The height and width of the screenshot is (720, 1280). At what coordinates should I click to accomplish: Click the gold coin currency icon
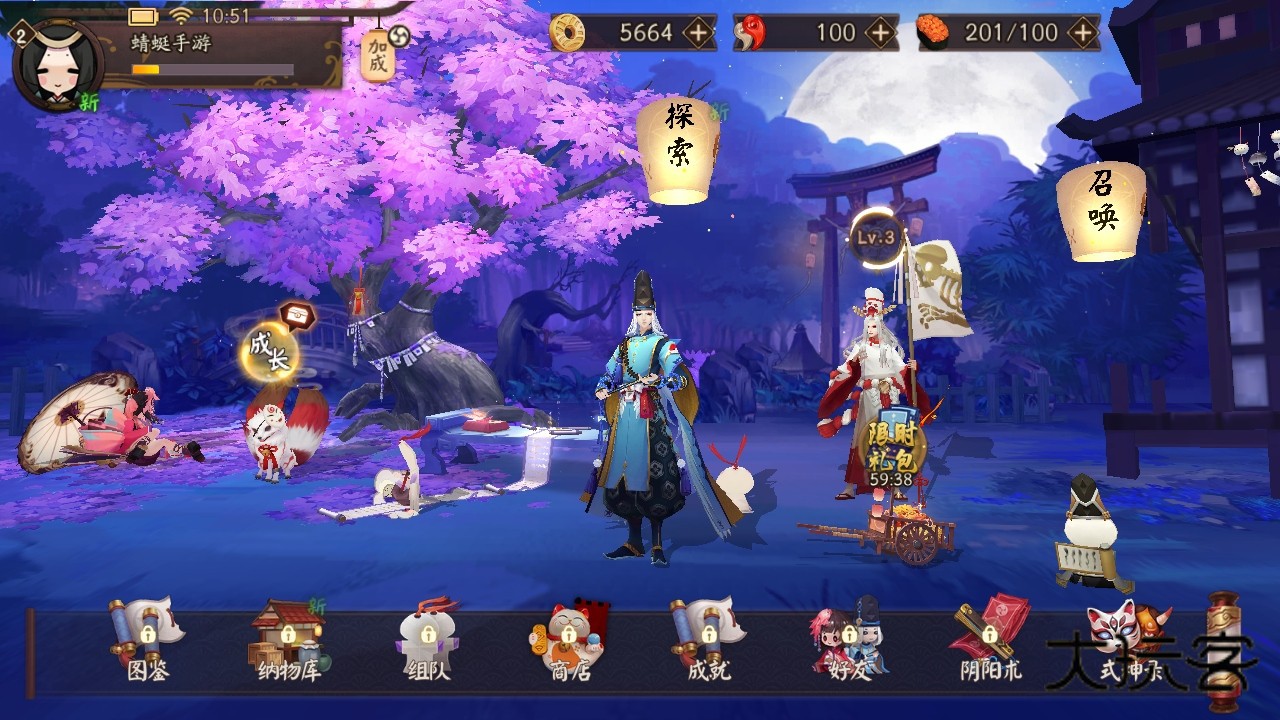(x=566, y=33)
